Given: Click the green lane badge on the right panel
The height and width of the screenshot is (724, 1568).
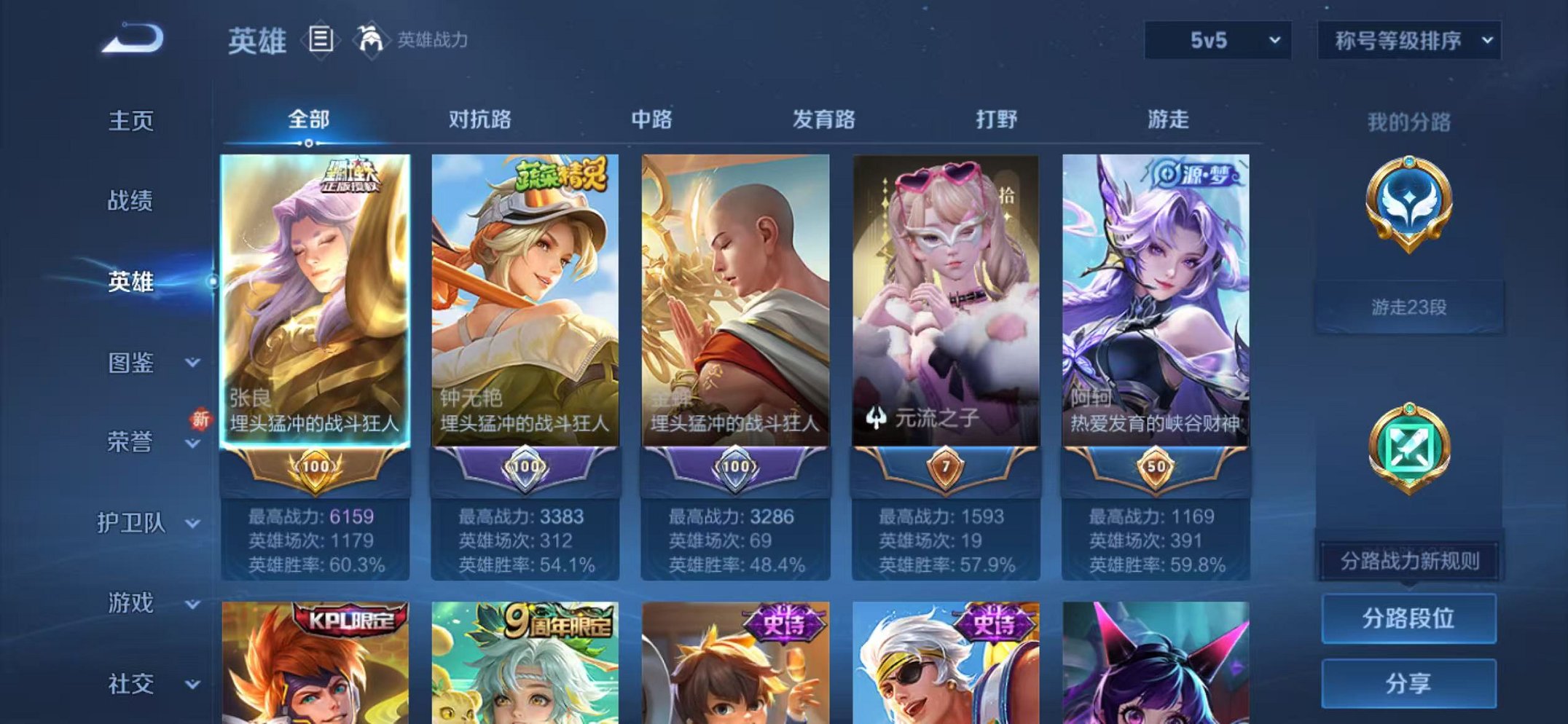Looking at the screenshot, I should tap(1409, 448).
